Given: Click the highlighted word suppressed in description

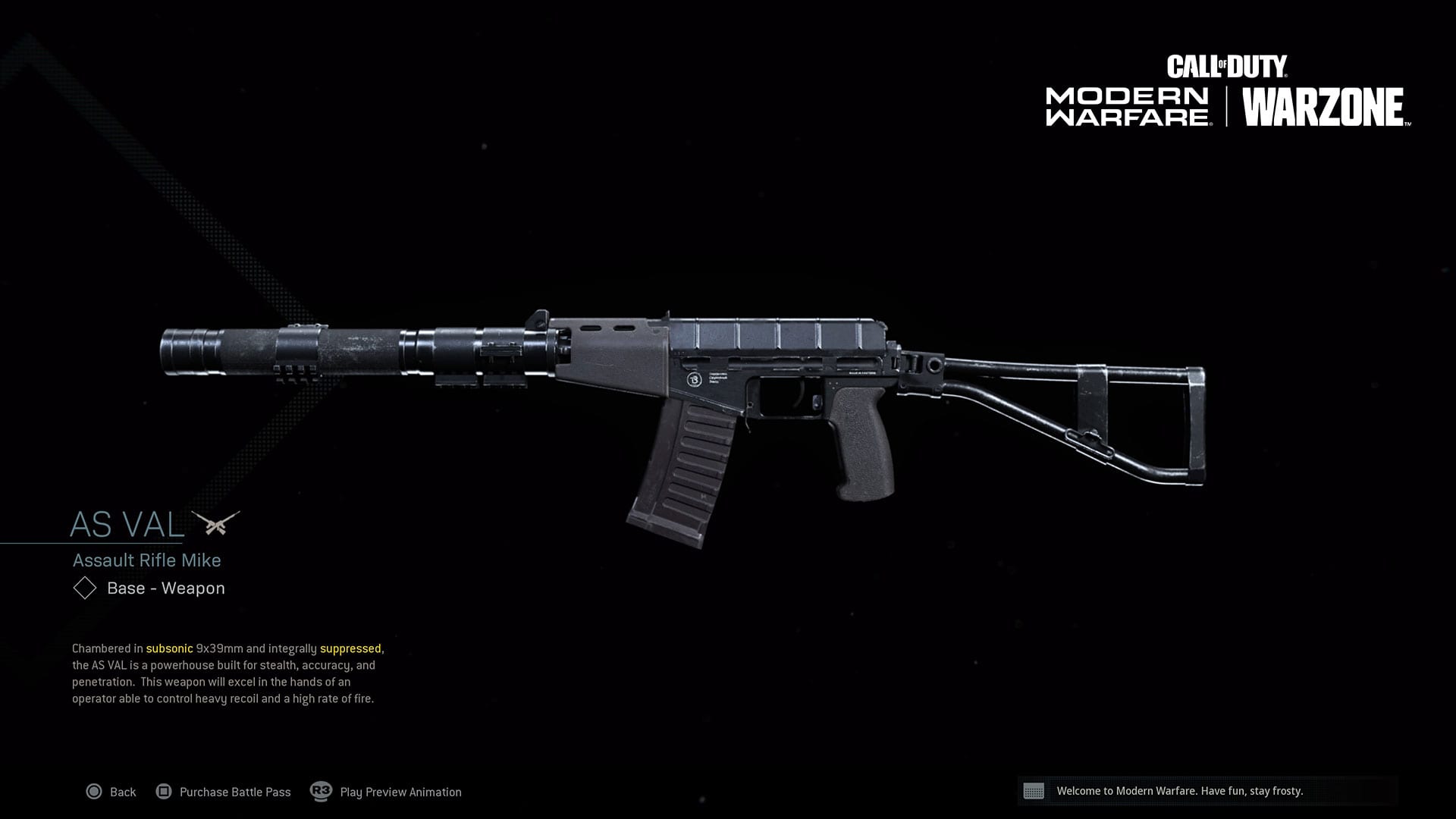Looking at the screenshot, I should click(353, 649).
